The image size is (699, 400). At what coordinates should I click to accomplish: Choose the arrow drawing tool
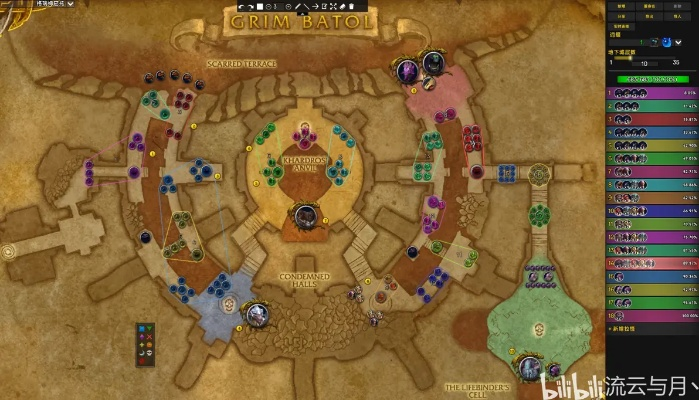(x=315, y=8)
